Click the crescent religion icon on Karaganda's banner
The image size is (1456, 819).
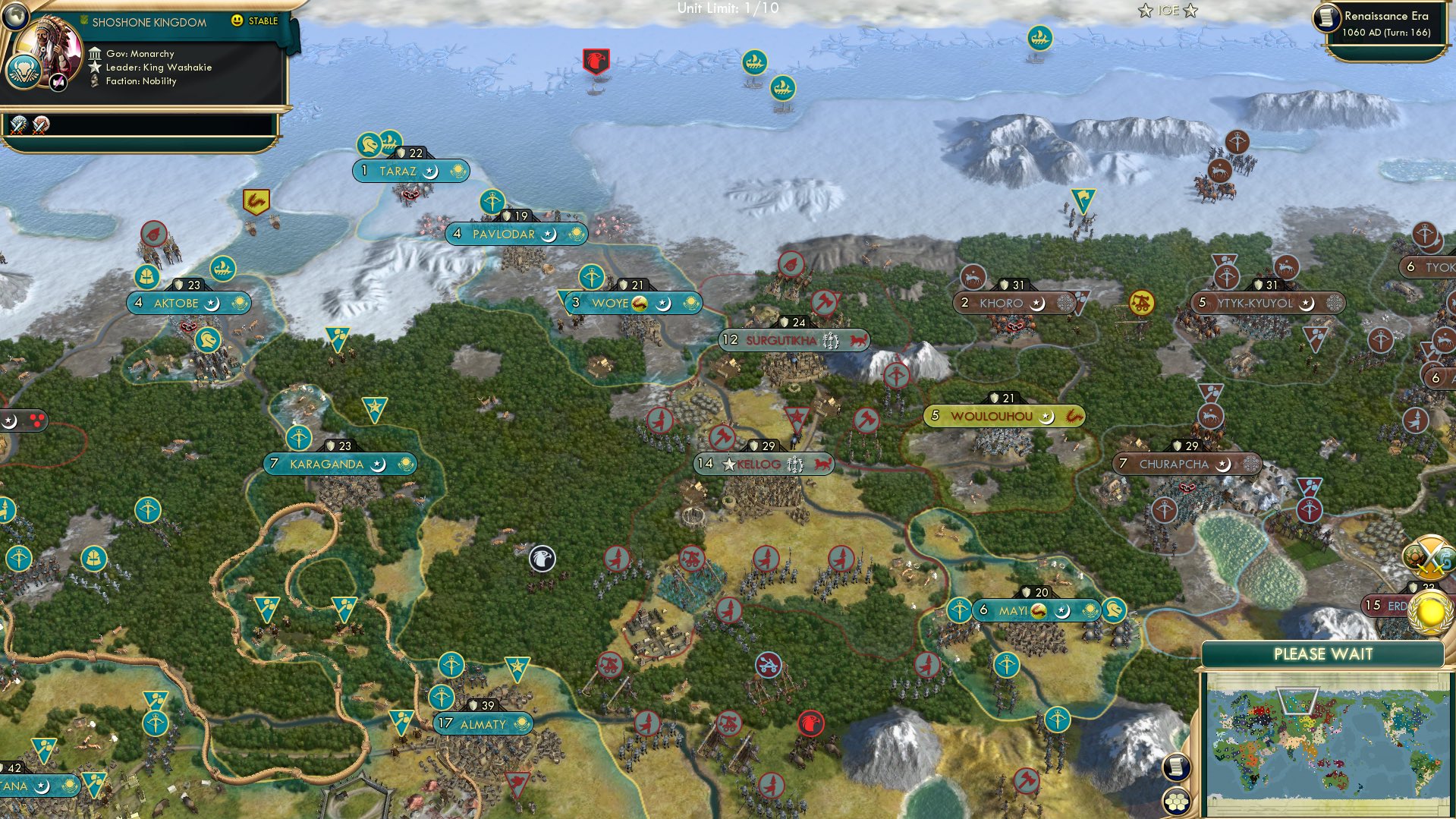[x=378, y=464]
